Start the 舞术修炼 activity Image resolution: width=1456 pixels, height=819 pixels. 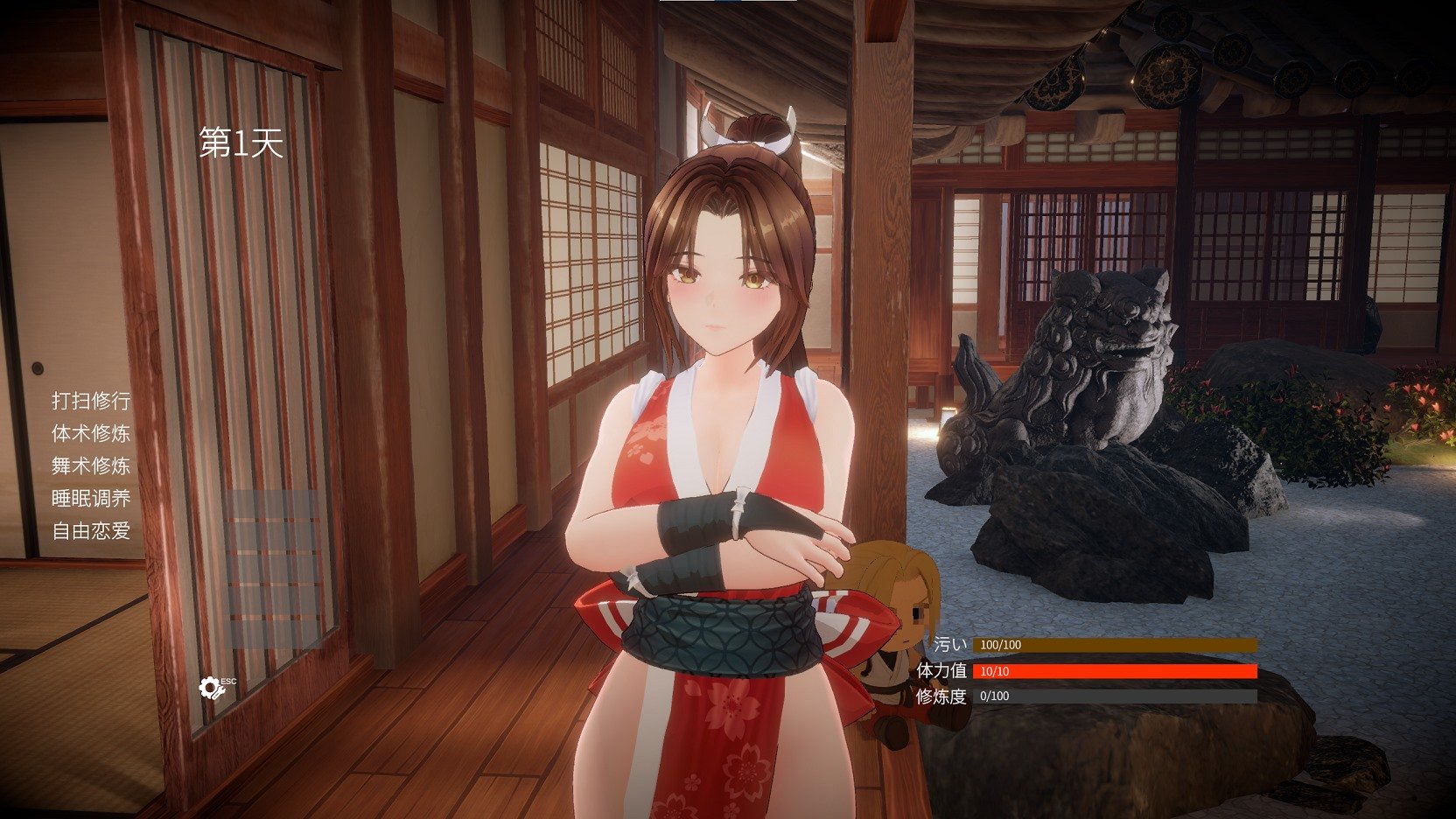pos(91,465)
